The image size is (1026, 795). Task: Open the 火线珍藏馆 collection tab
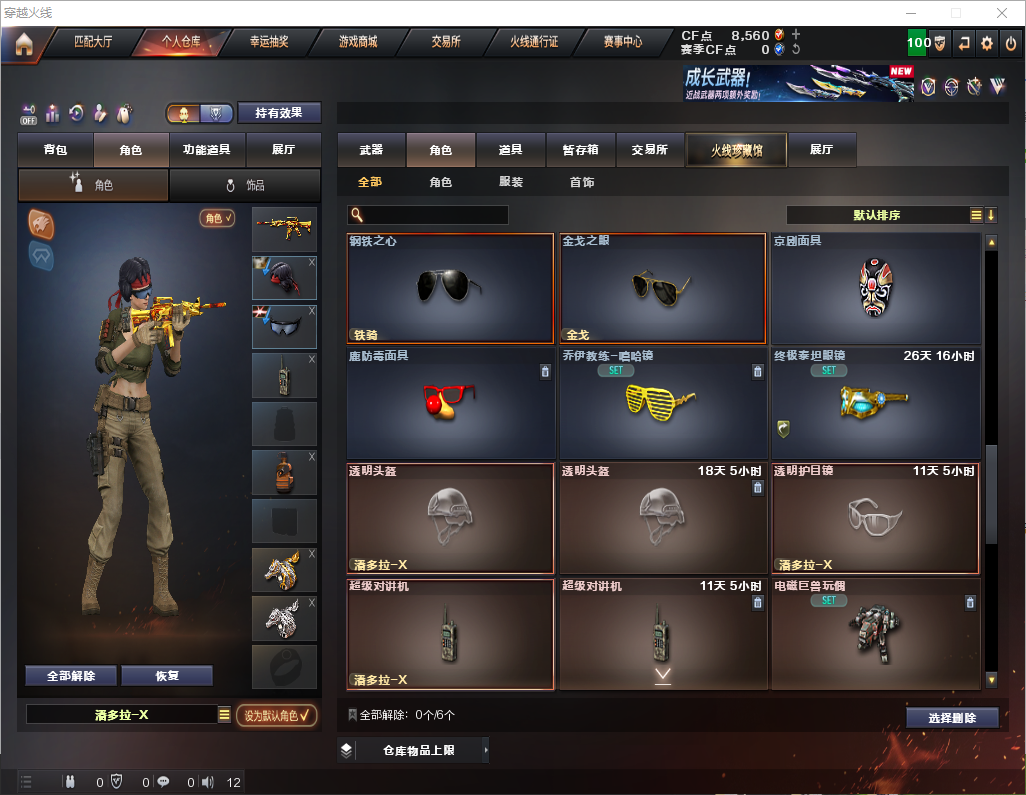click(x=736, y=150)
